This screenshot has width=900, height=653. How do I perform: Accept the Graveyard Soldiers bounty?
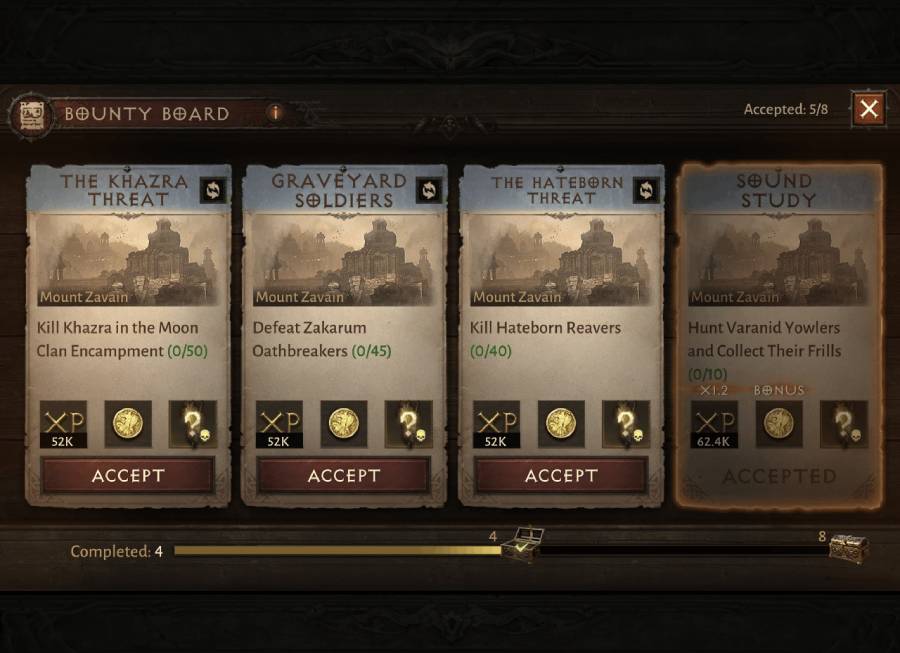coord(344,476)
